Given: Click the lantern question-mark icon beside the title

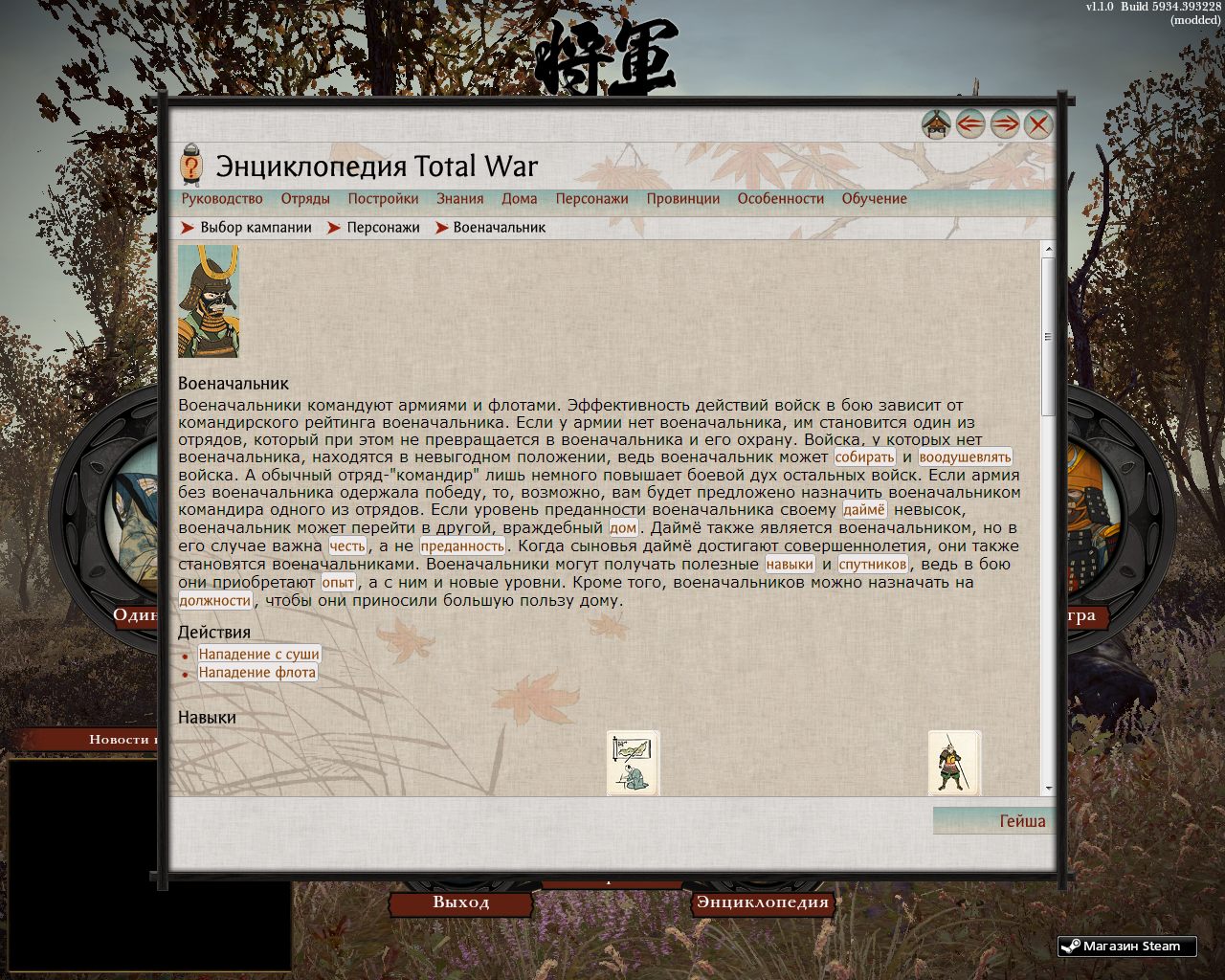Looking at the screenshot, I should point(191,165).
